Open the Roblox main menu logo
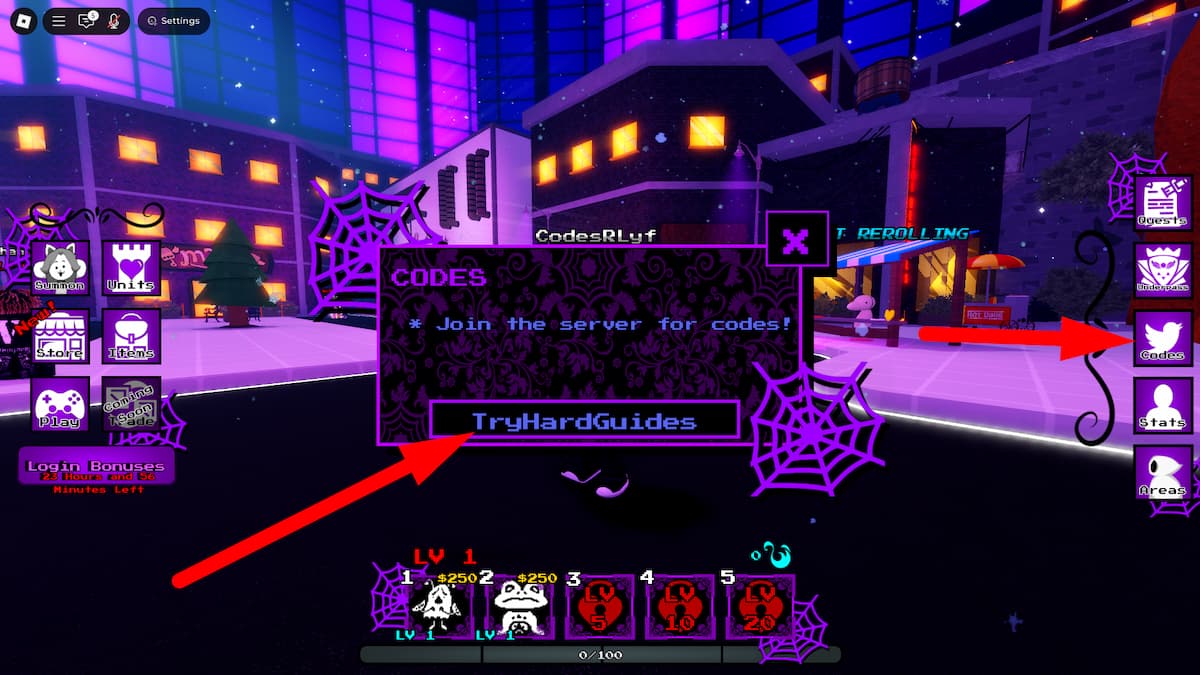 21,20
